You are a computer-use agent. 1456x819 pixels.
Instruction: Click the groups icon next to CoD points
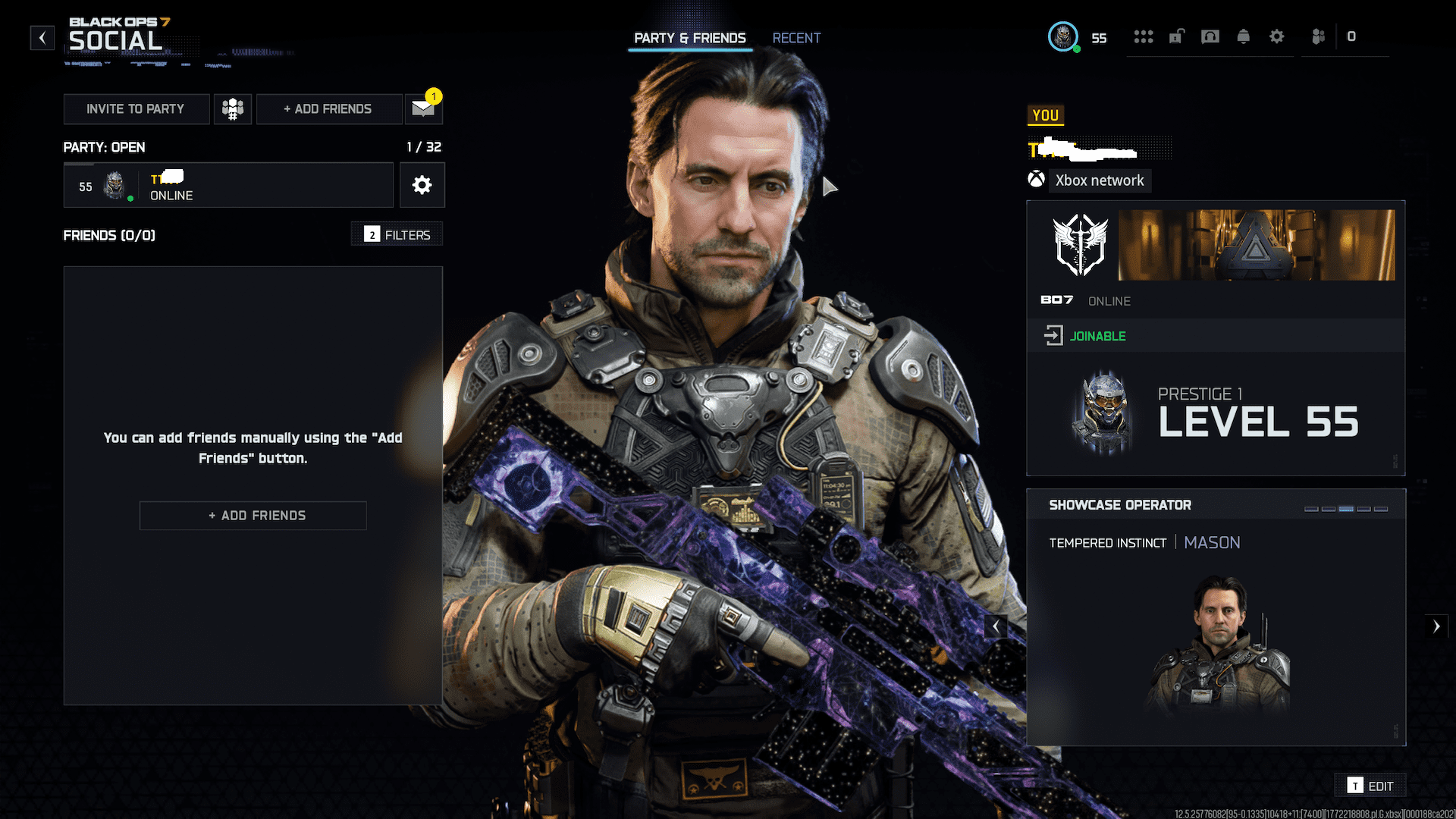coord(1318,37)
